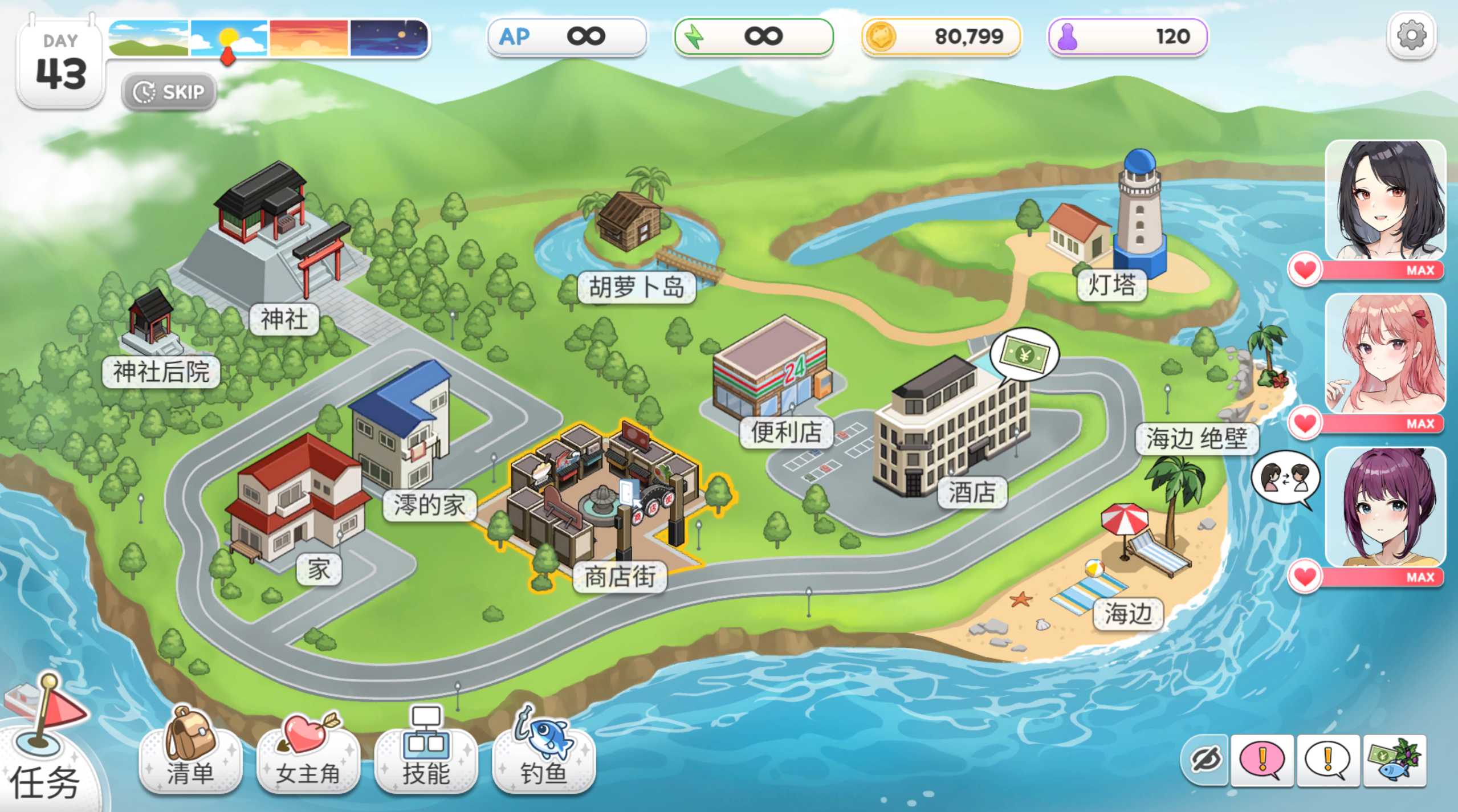Open the settings gear menu
Image resolution: width=1458 pixels, height=812 pixels.
point(1411,36)
